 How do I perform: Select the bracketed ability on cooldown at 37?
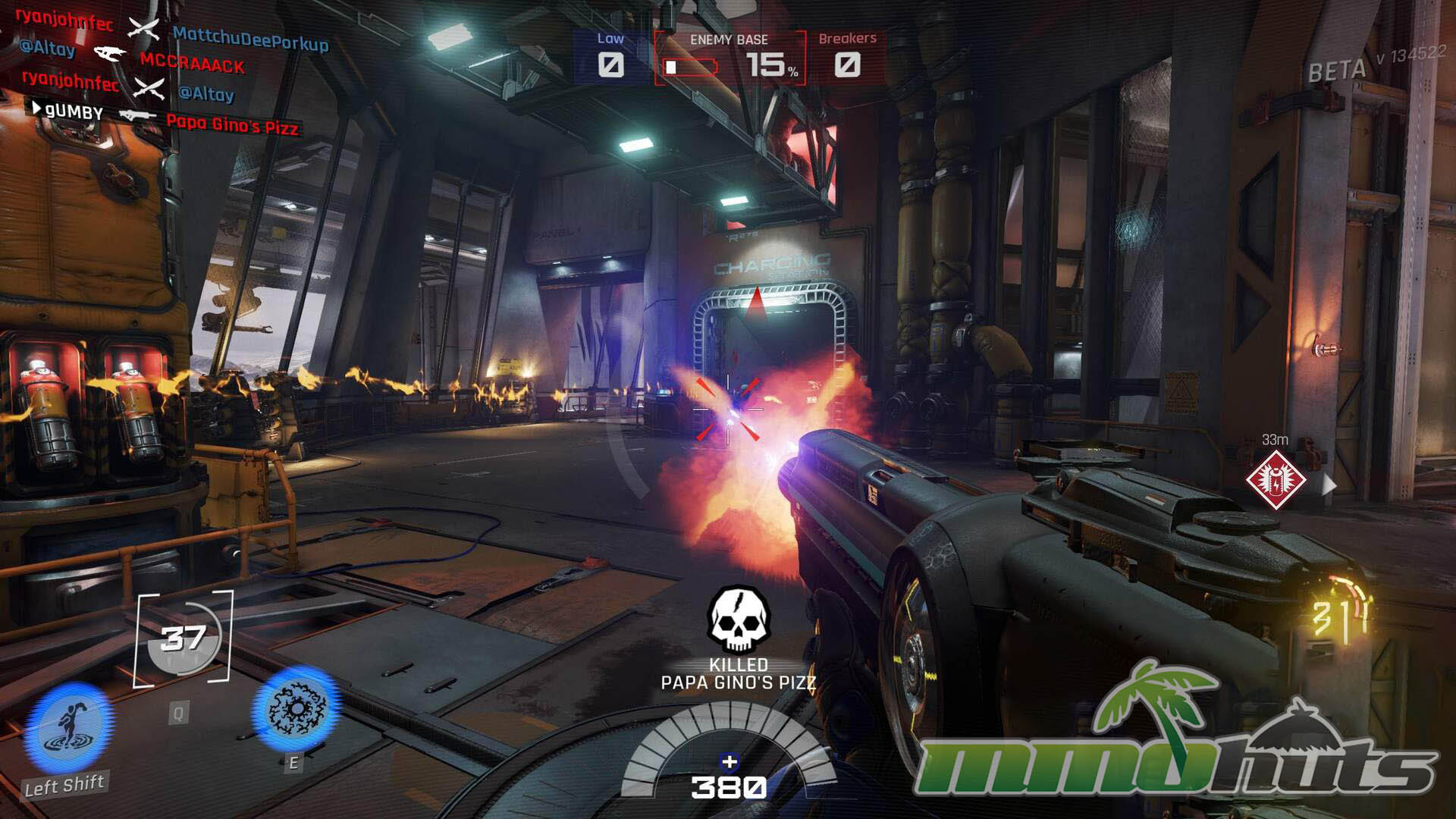(184, 639)
